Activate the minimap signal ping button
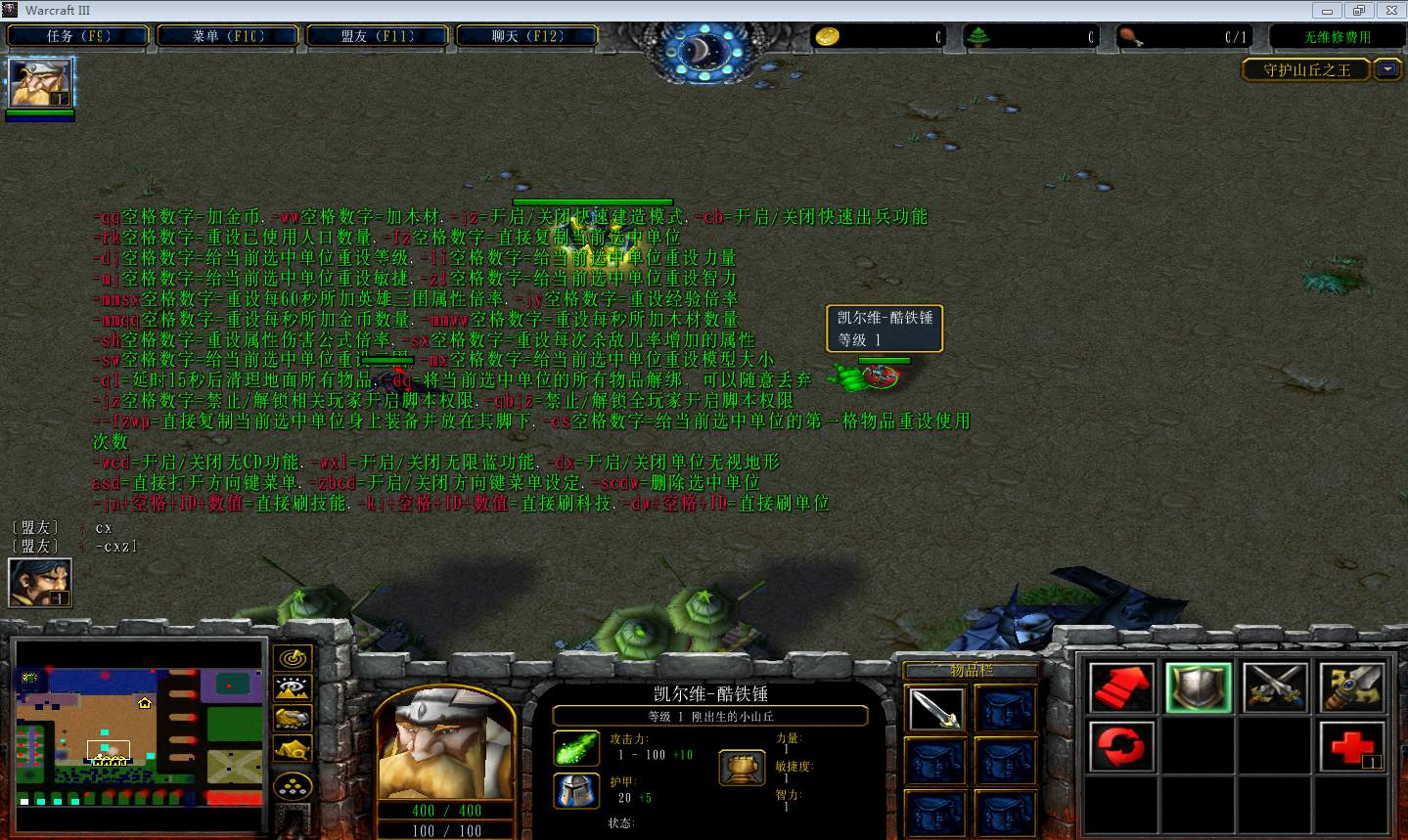The image size is (1408, 840). 293,658
